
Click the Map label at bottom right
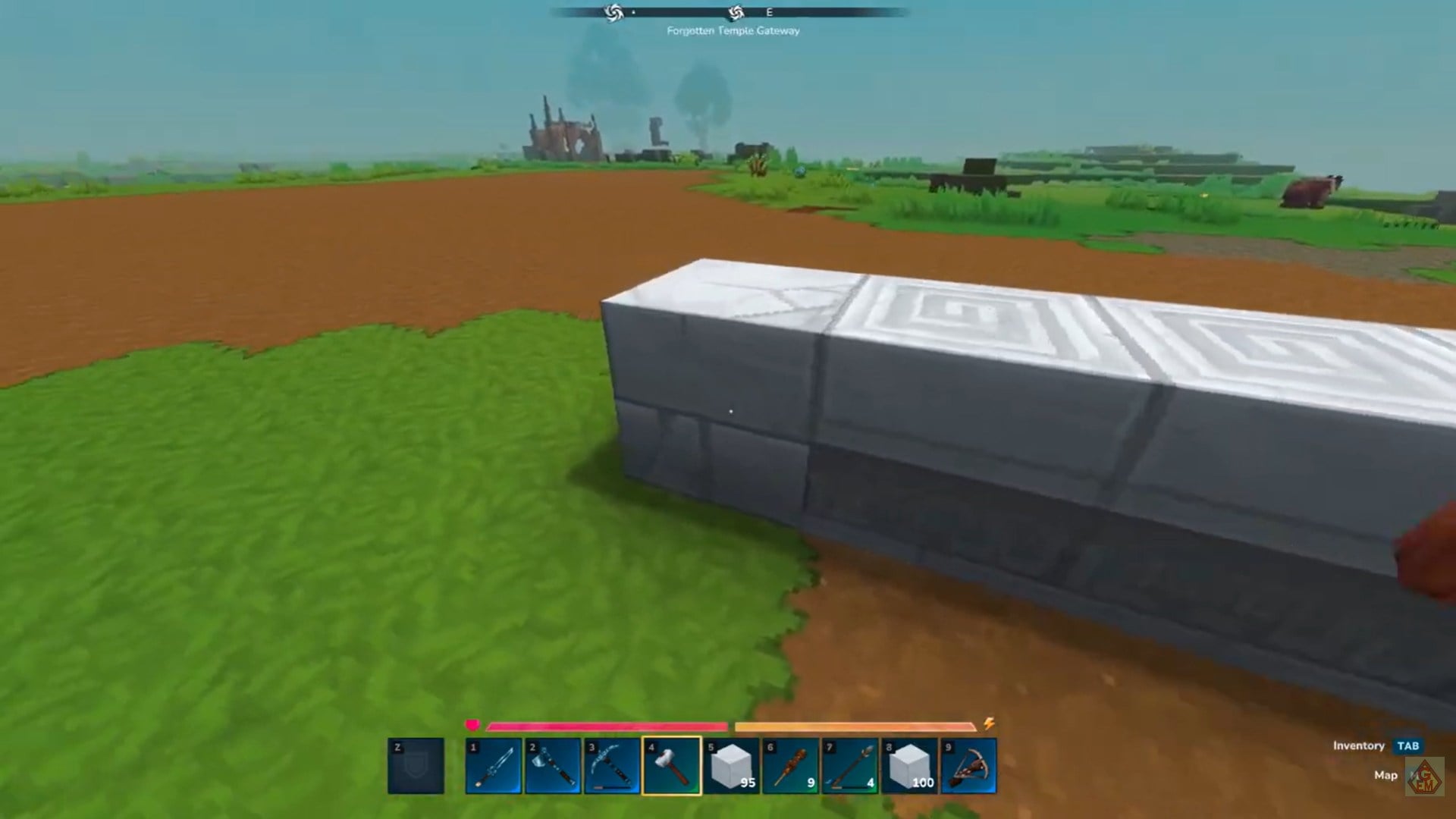(1387, 775)
